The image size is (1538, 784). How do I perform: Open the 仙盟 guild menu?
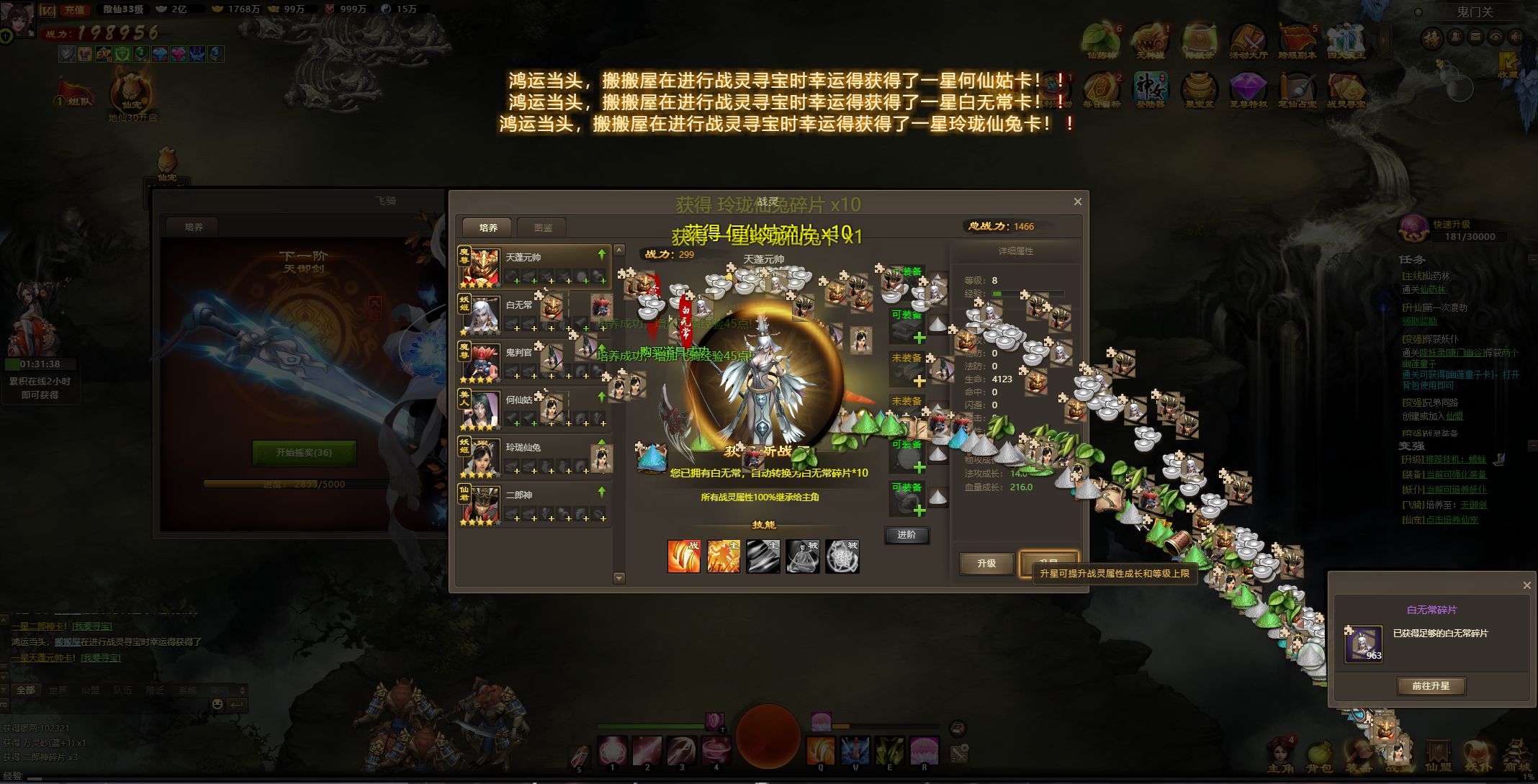[1438, 756]
